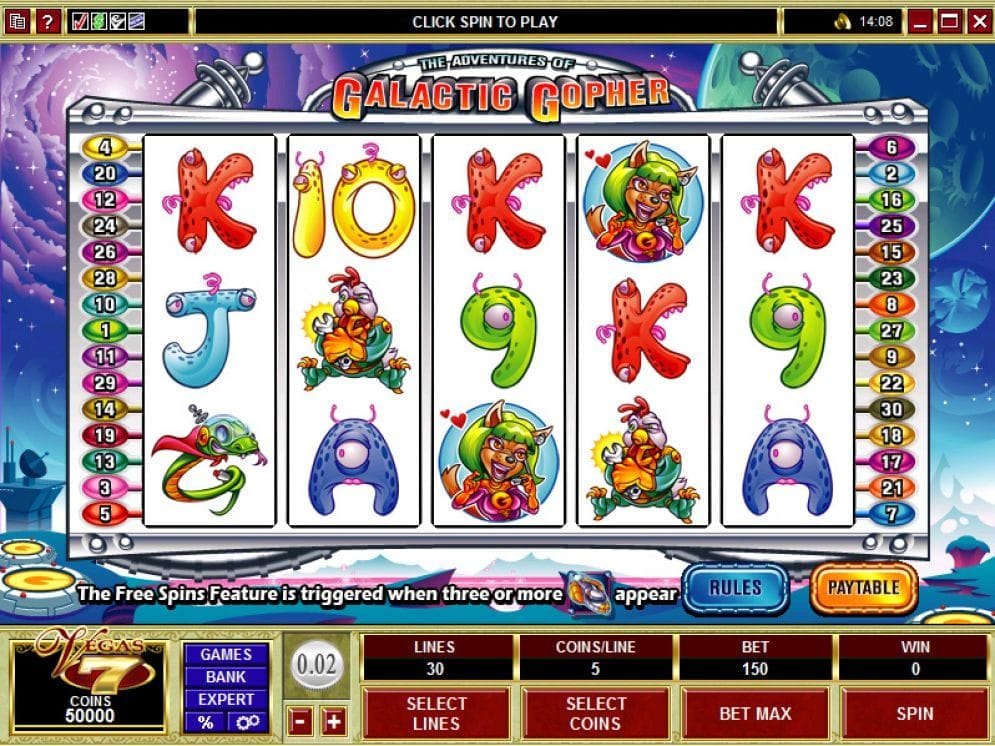Open the BANK page
Screen dimensions: 995x746
click(226, 677)
